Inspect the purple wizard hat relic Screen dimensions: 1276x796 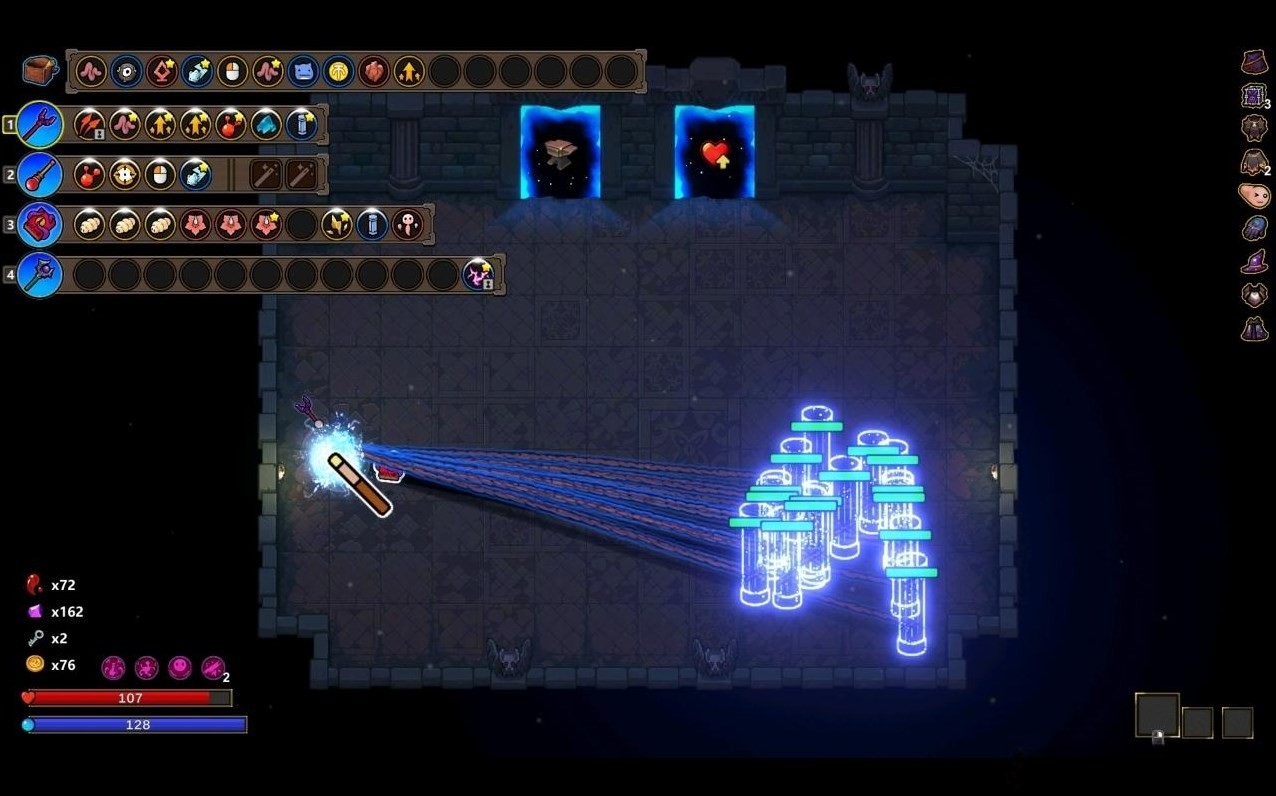tap(1254, 262)
